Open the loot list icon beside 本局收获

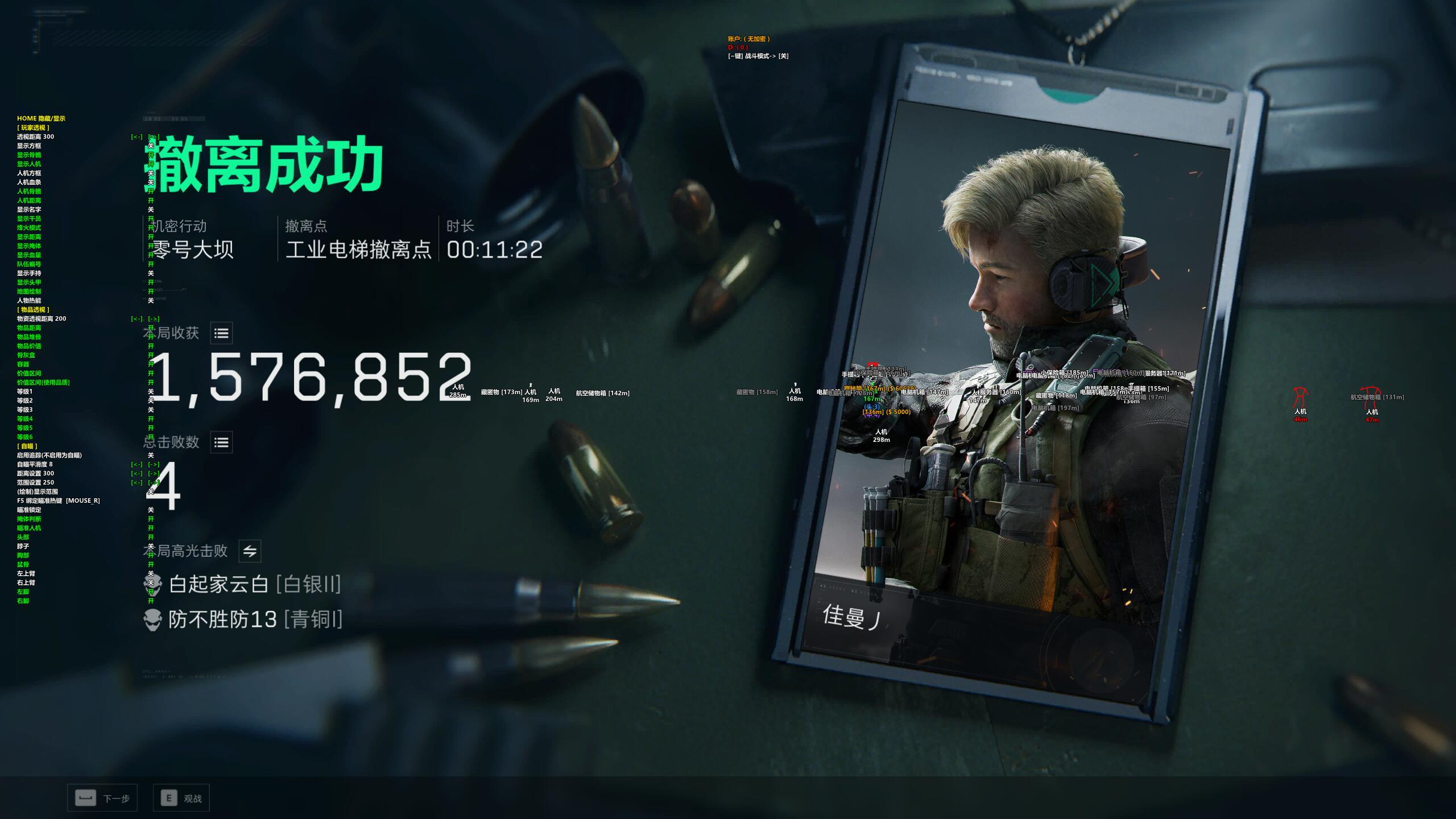pyautogui.click(x=221, y=333)
